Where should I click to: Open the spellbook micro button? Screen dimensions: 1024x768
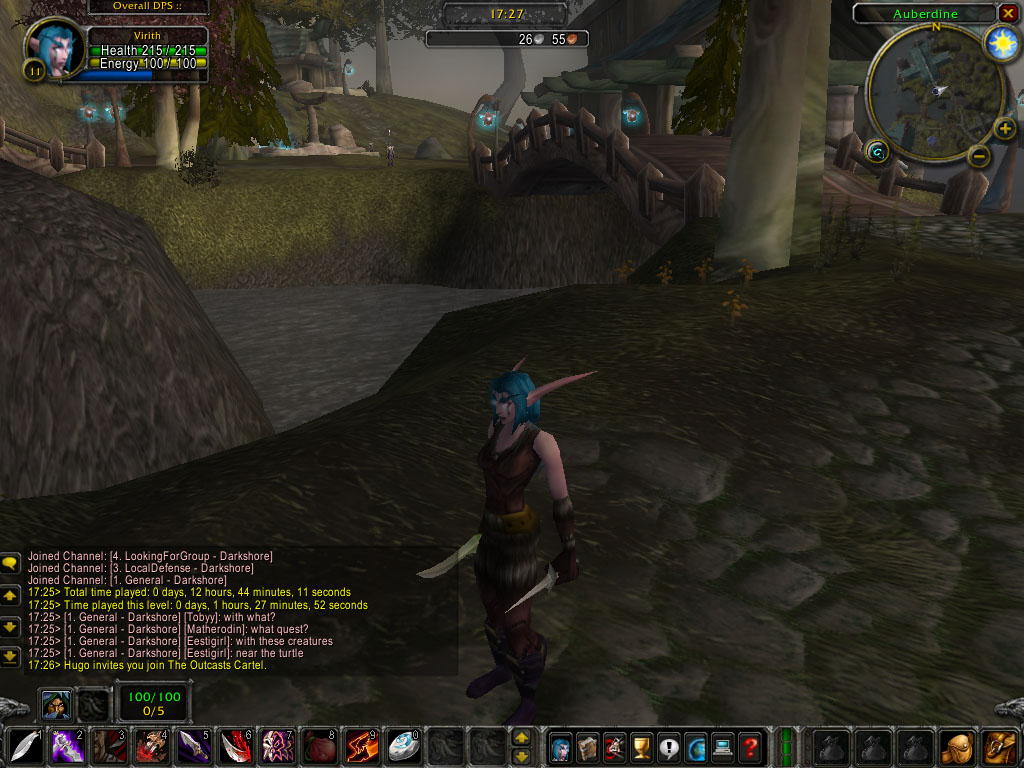coord(588,746)
